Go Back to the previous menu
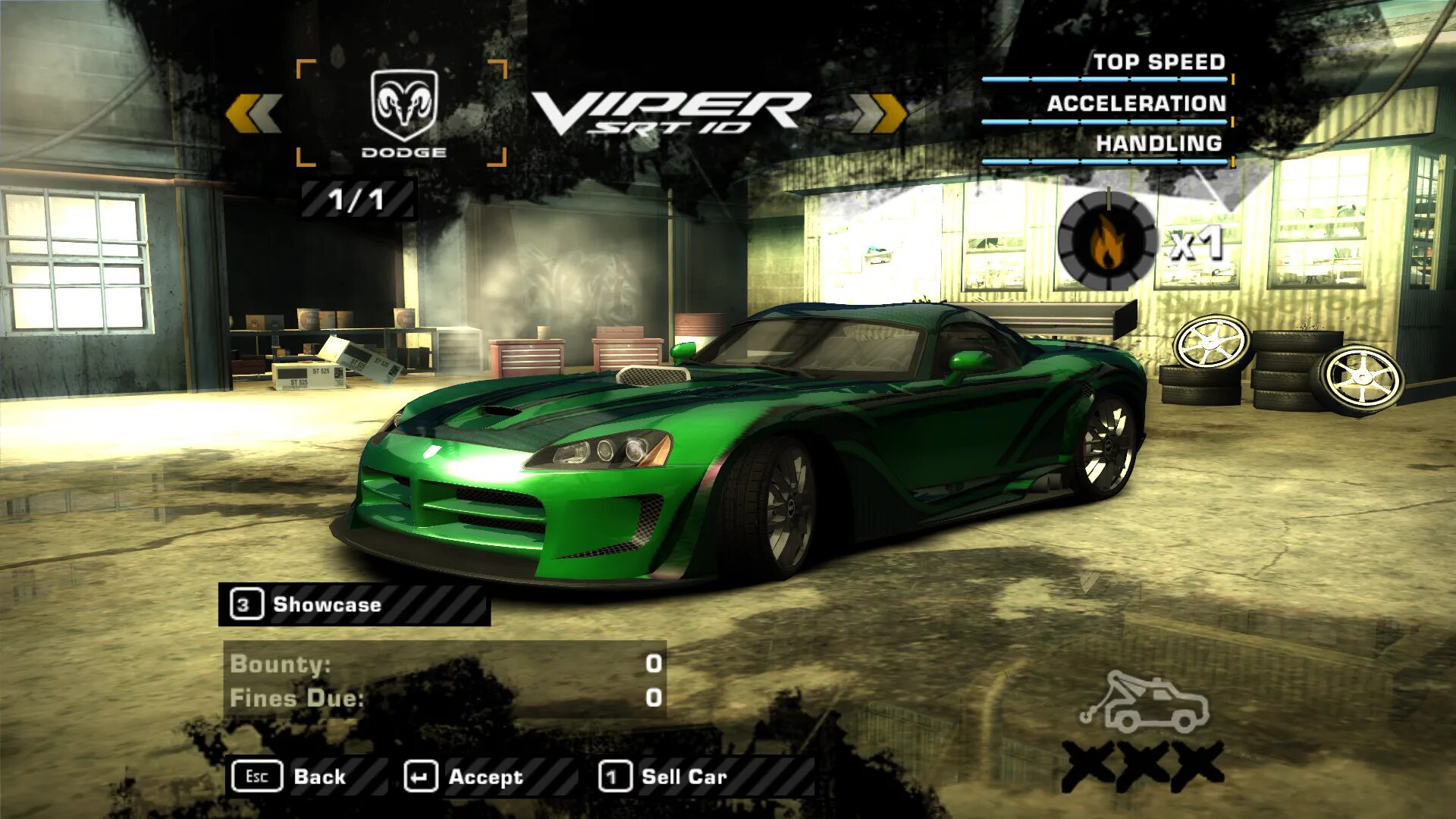 point(291,777)
